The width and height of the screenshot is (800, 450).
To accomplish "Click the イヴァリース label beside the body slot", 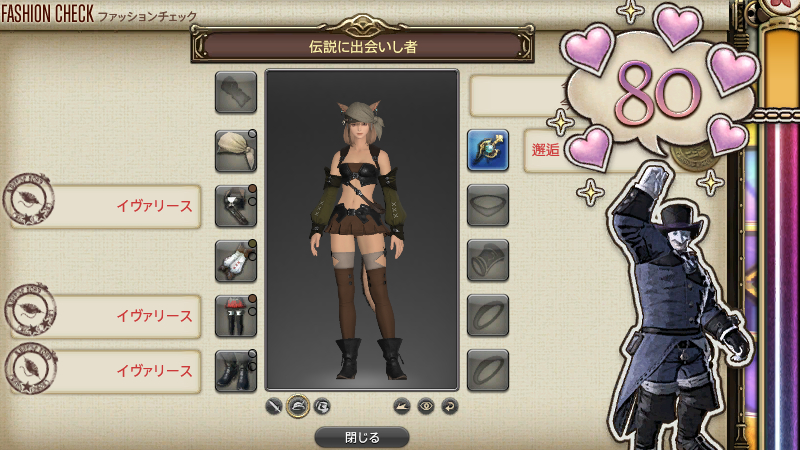I will (154, 207).
